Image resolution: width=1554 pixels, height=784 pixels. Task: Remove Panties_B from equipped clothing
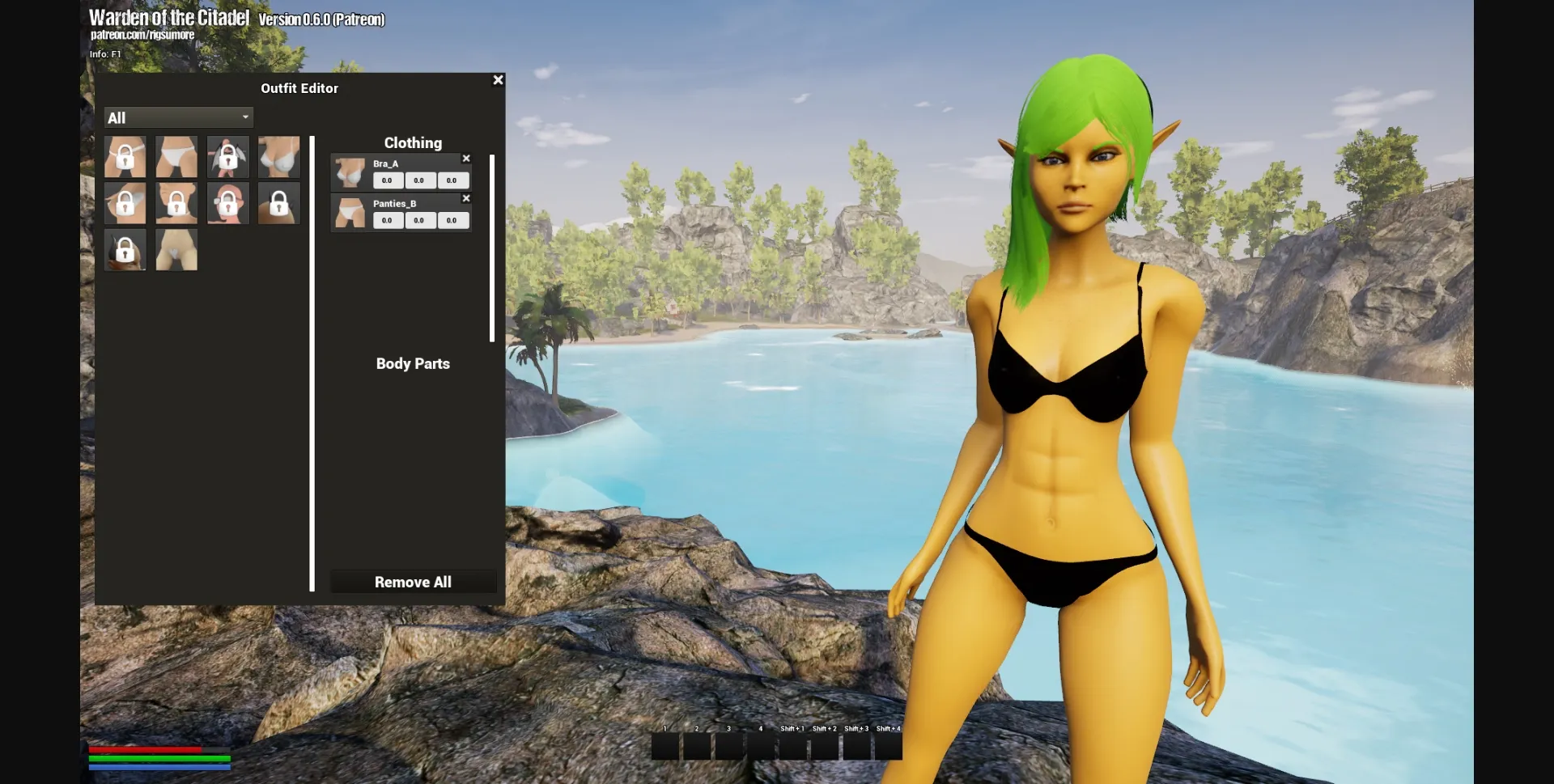point(466,198)
